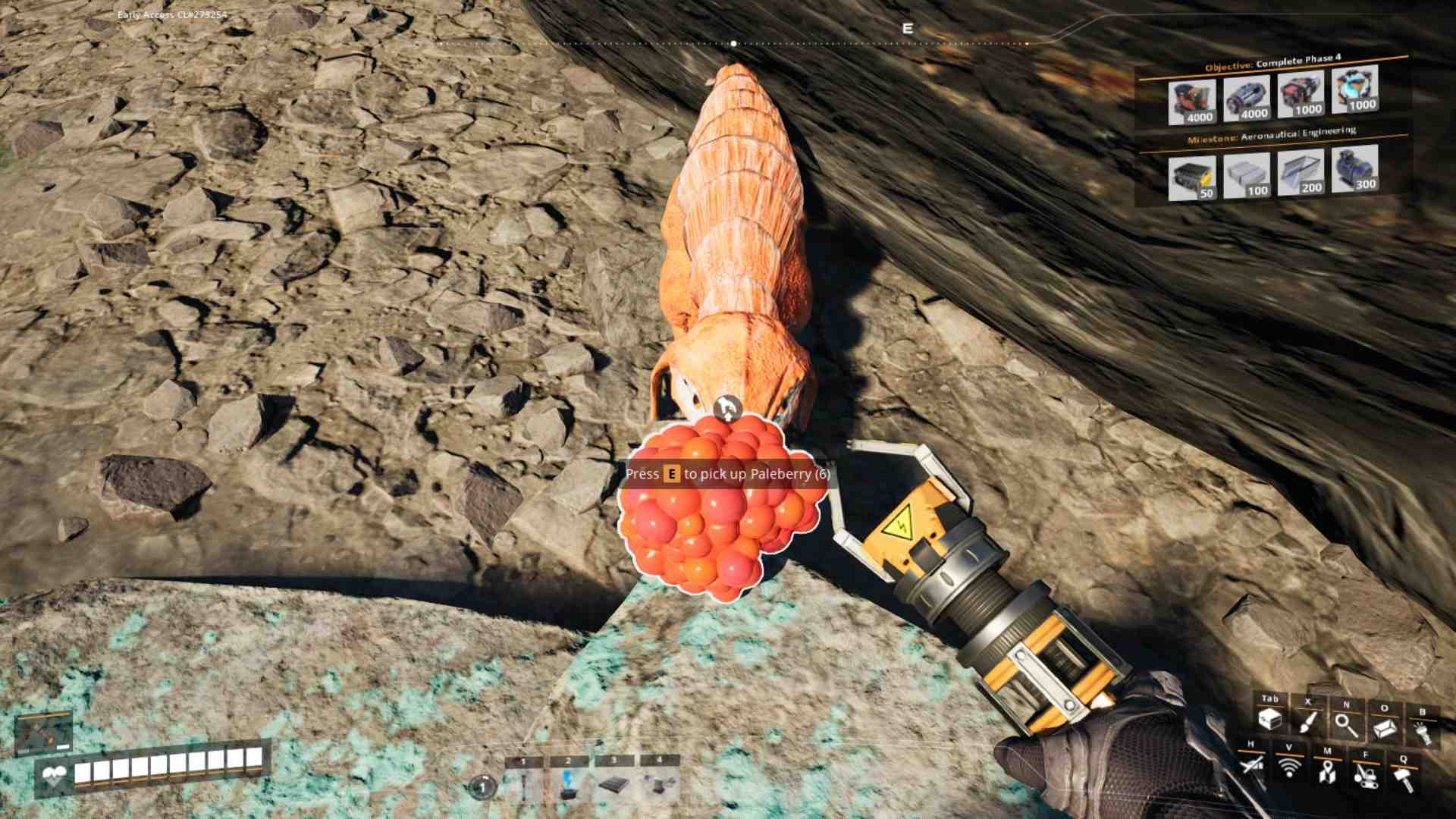The image size is (1456, 819).
Task: Select hotbar slot 2 with blue item
Action: (568, 785)
